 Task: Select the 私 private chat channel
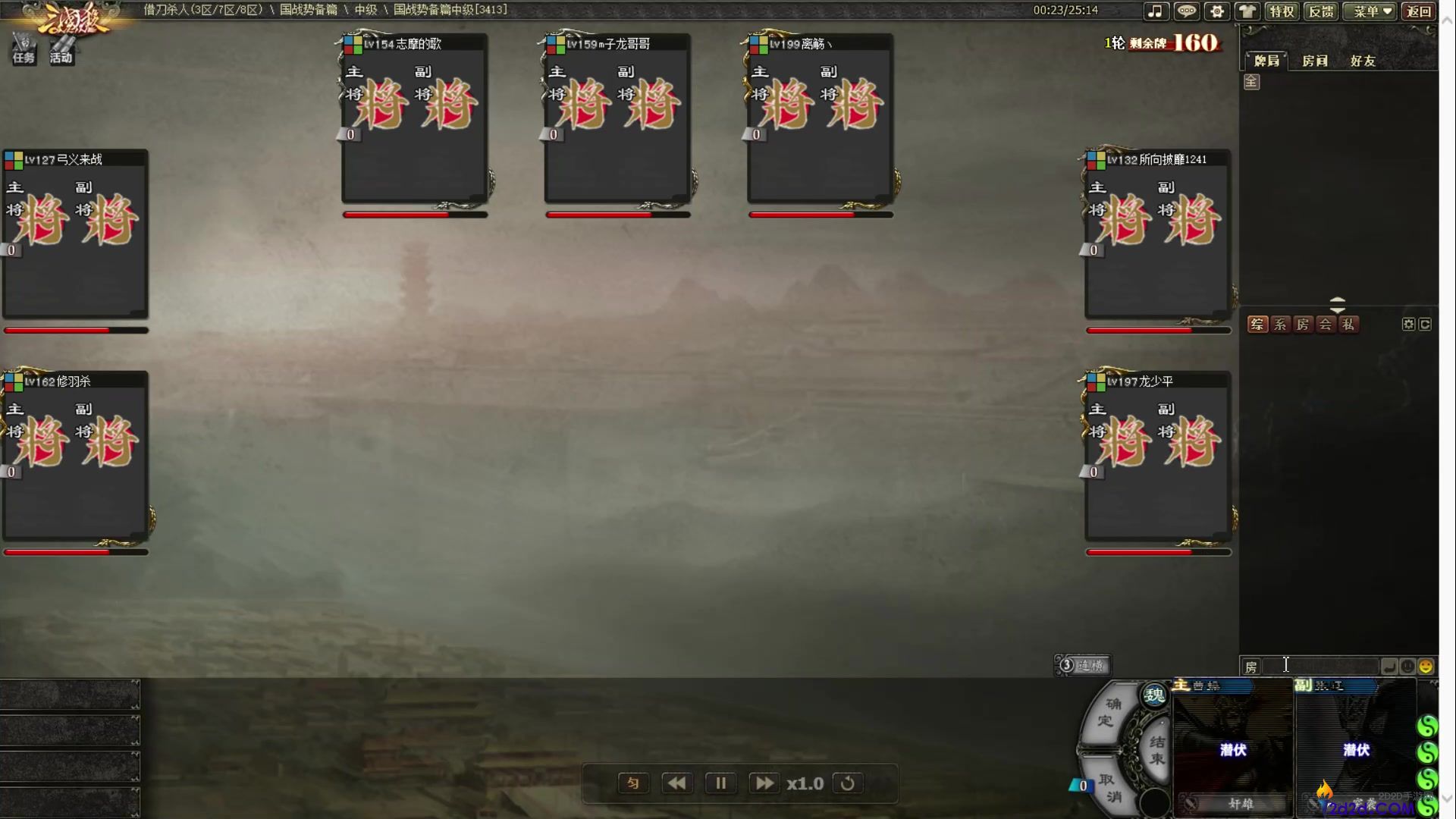click(1348, 325)
